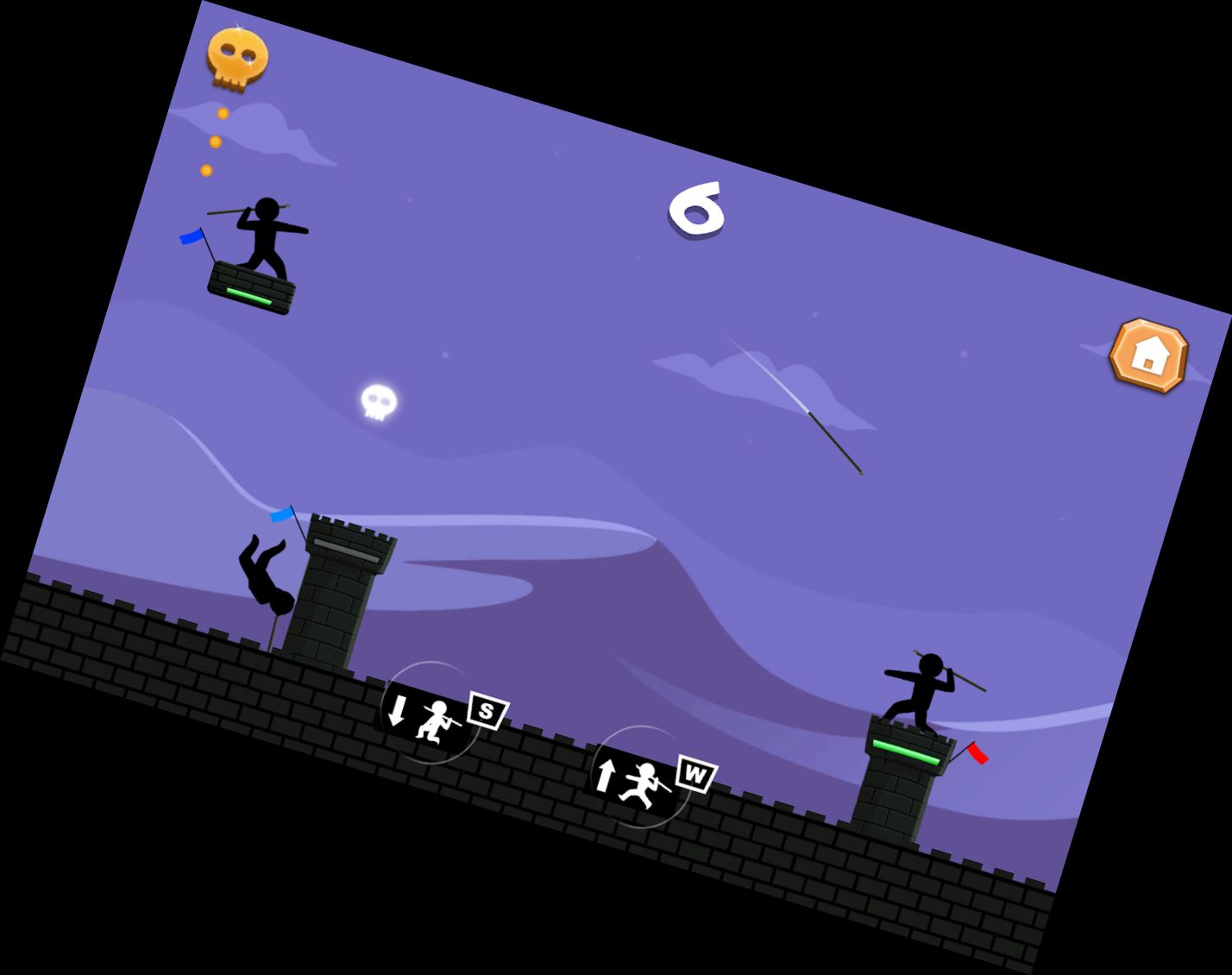Tap the glowing white skull in the sky
Viewport: 1232px width, 975px height.
pyautogui.click(x=378, y=402)
